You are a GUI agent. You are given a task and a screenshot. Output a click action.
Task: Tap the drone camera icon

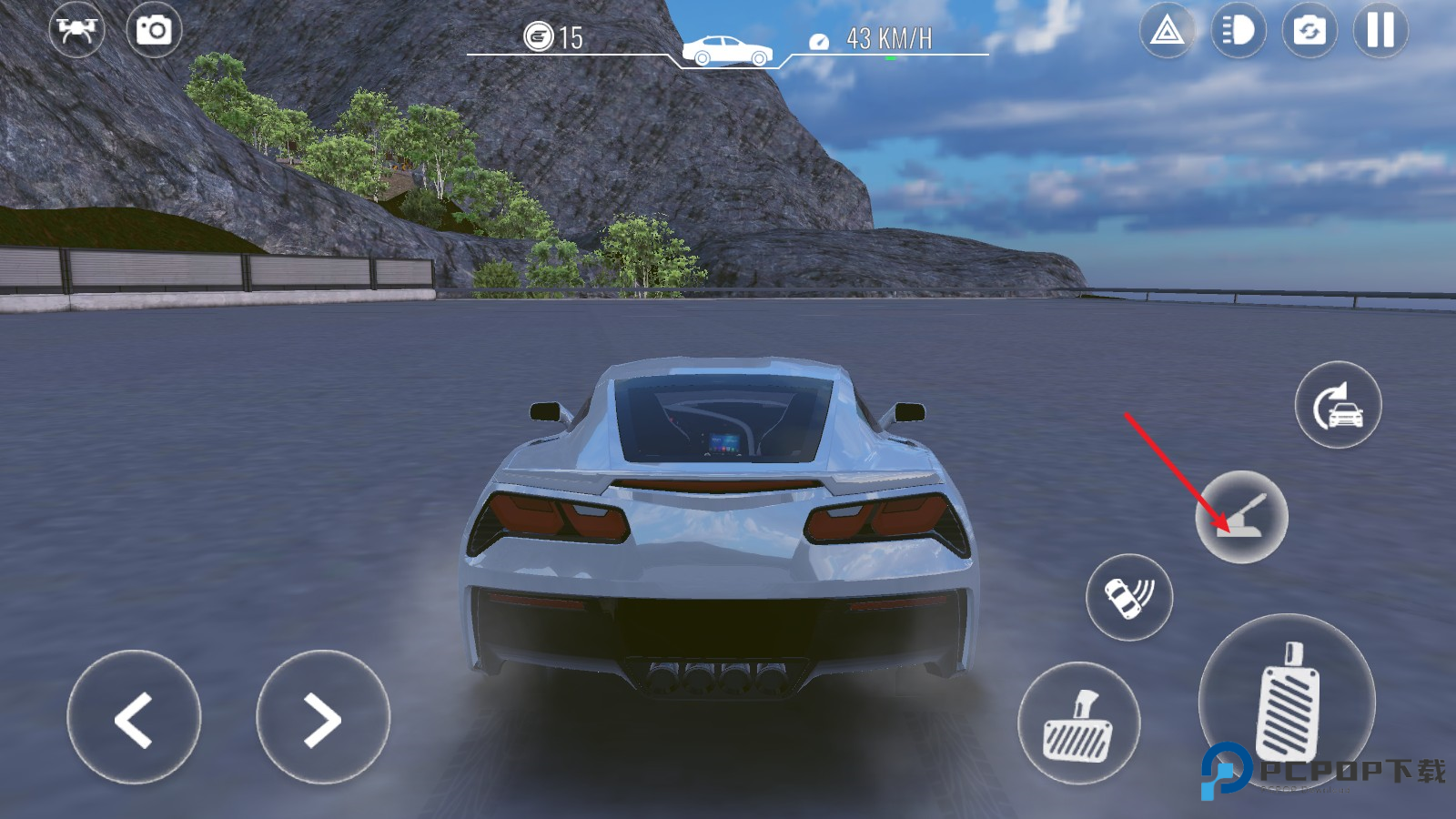tap(76, 30)
